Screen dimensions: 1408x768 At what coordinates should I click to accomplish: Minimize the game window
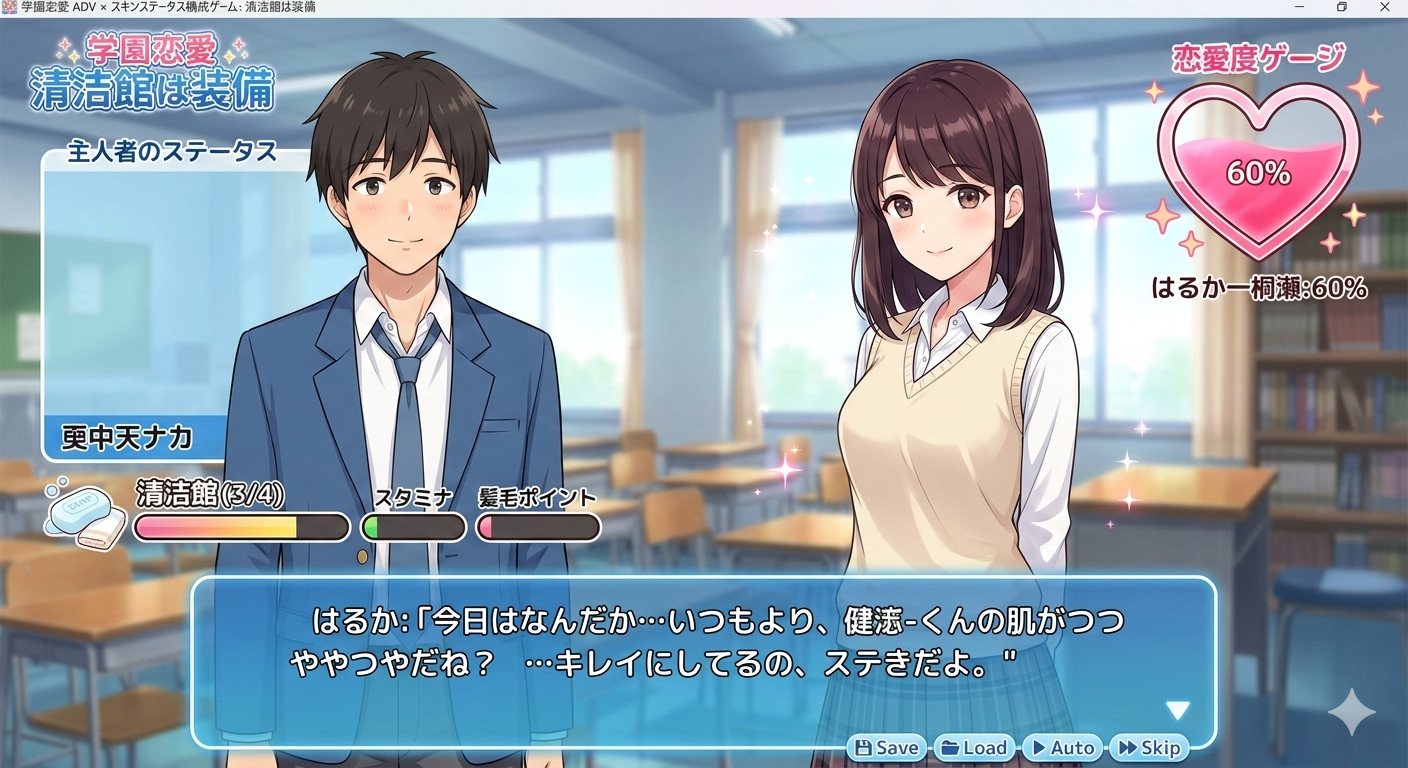tap(1299, 8)
